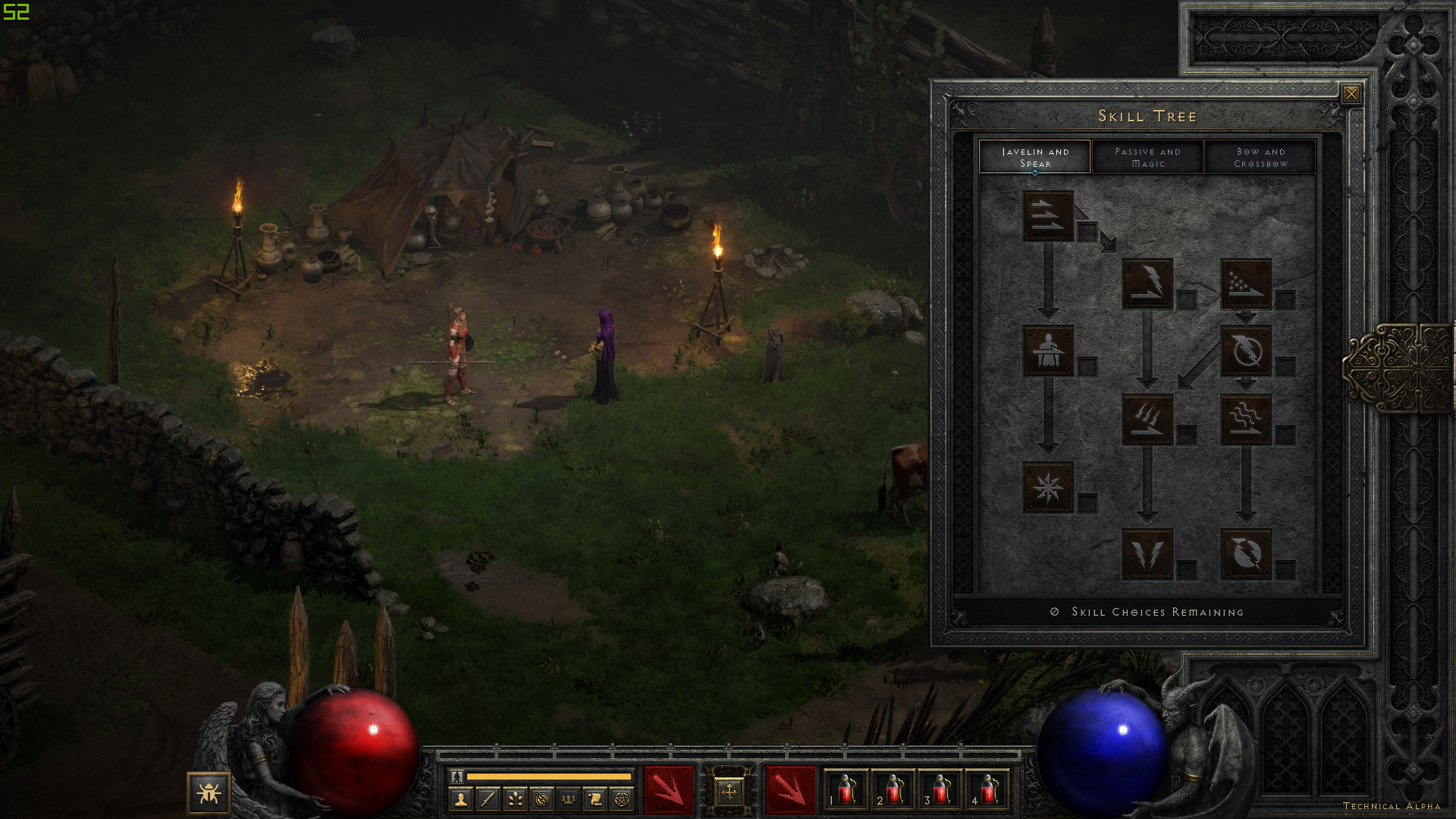Close the Skill Tree panel

click(x=1351, y=93)
